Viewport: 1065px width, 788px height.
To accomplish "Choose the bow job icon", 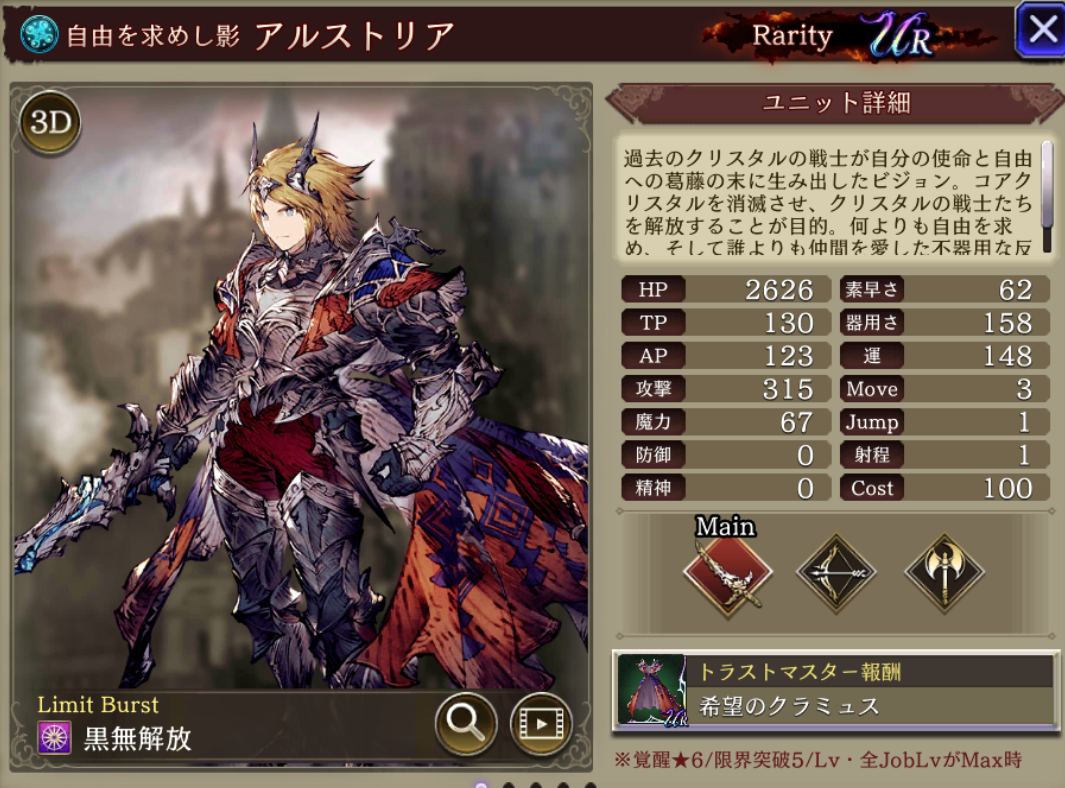I will [x=836, y=574].
